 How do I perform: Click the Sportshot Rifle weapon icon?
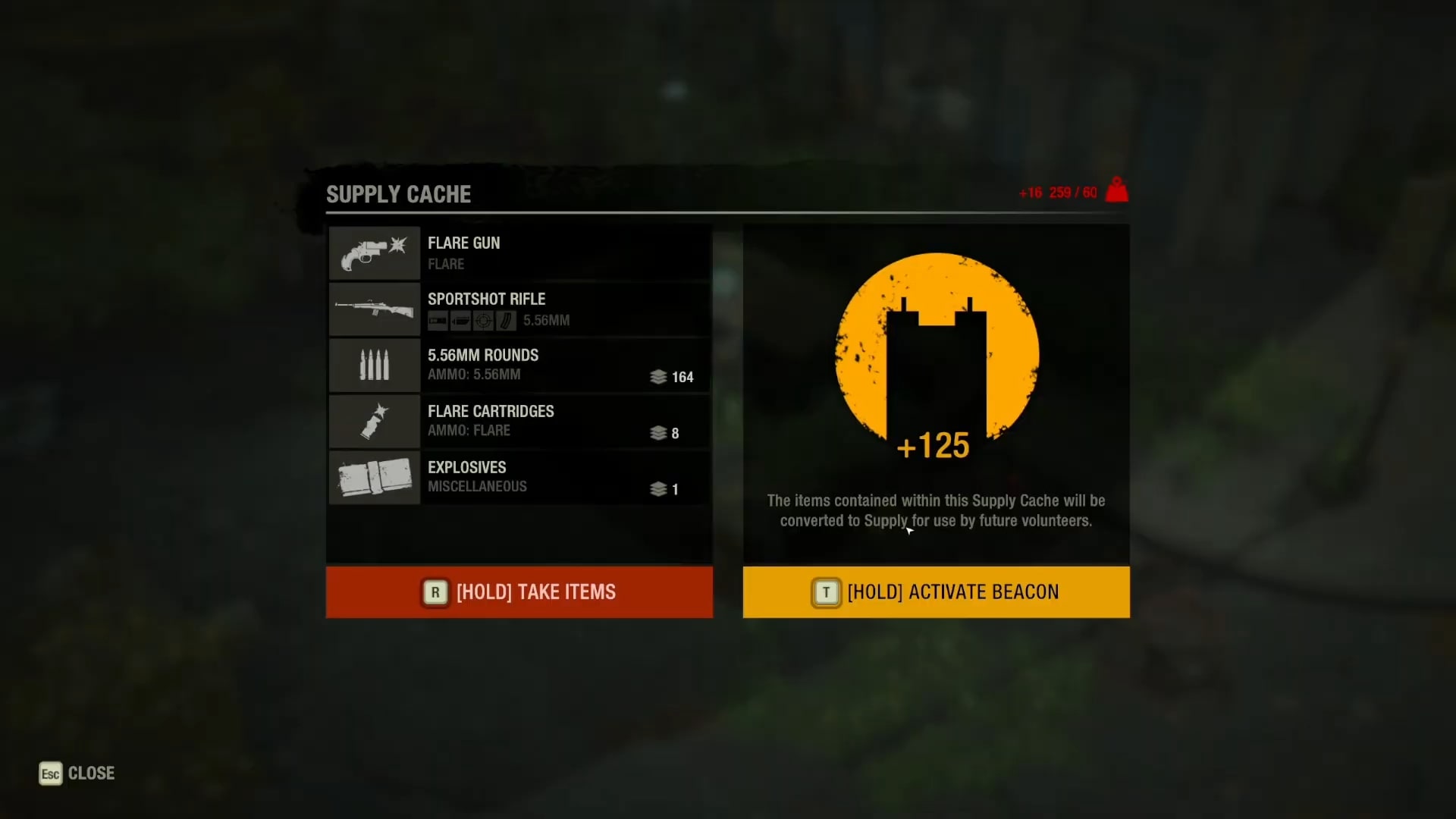(374, 309)
